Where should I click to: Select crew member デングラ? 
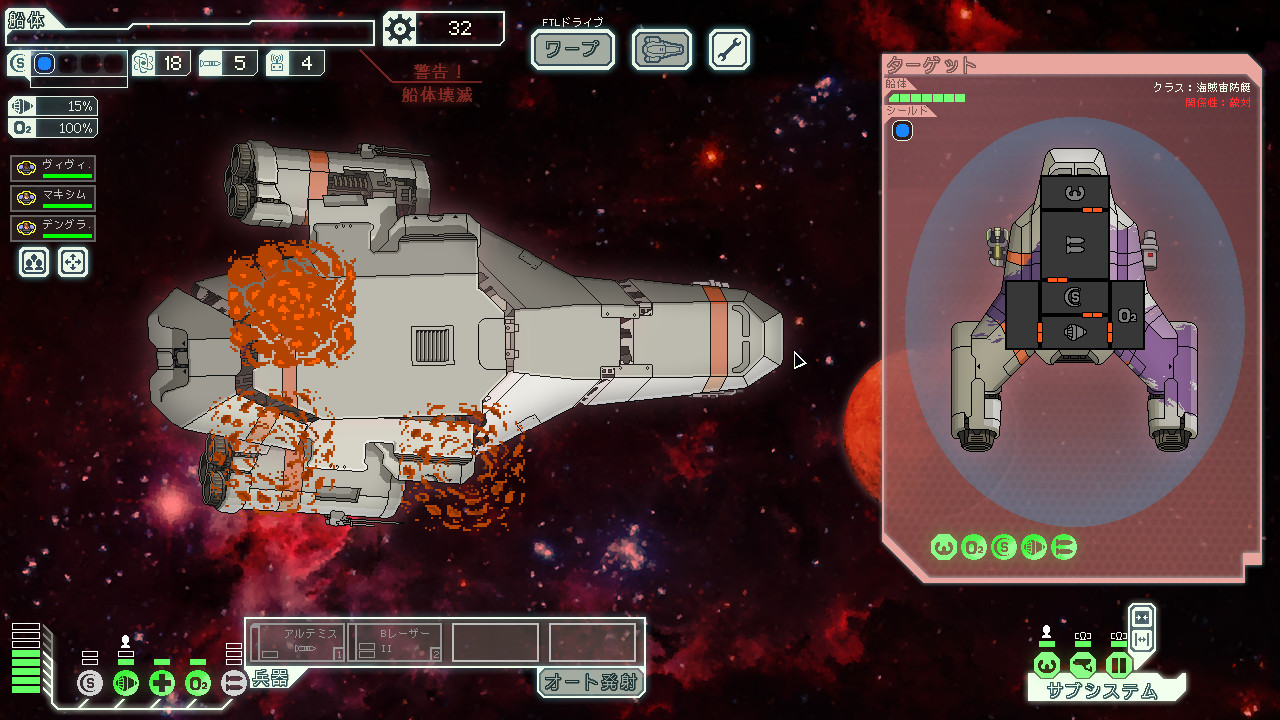[54, 228]
